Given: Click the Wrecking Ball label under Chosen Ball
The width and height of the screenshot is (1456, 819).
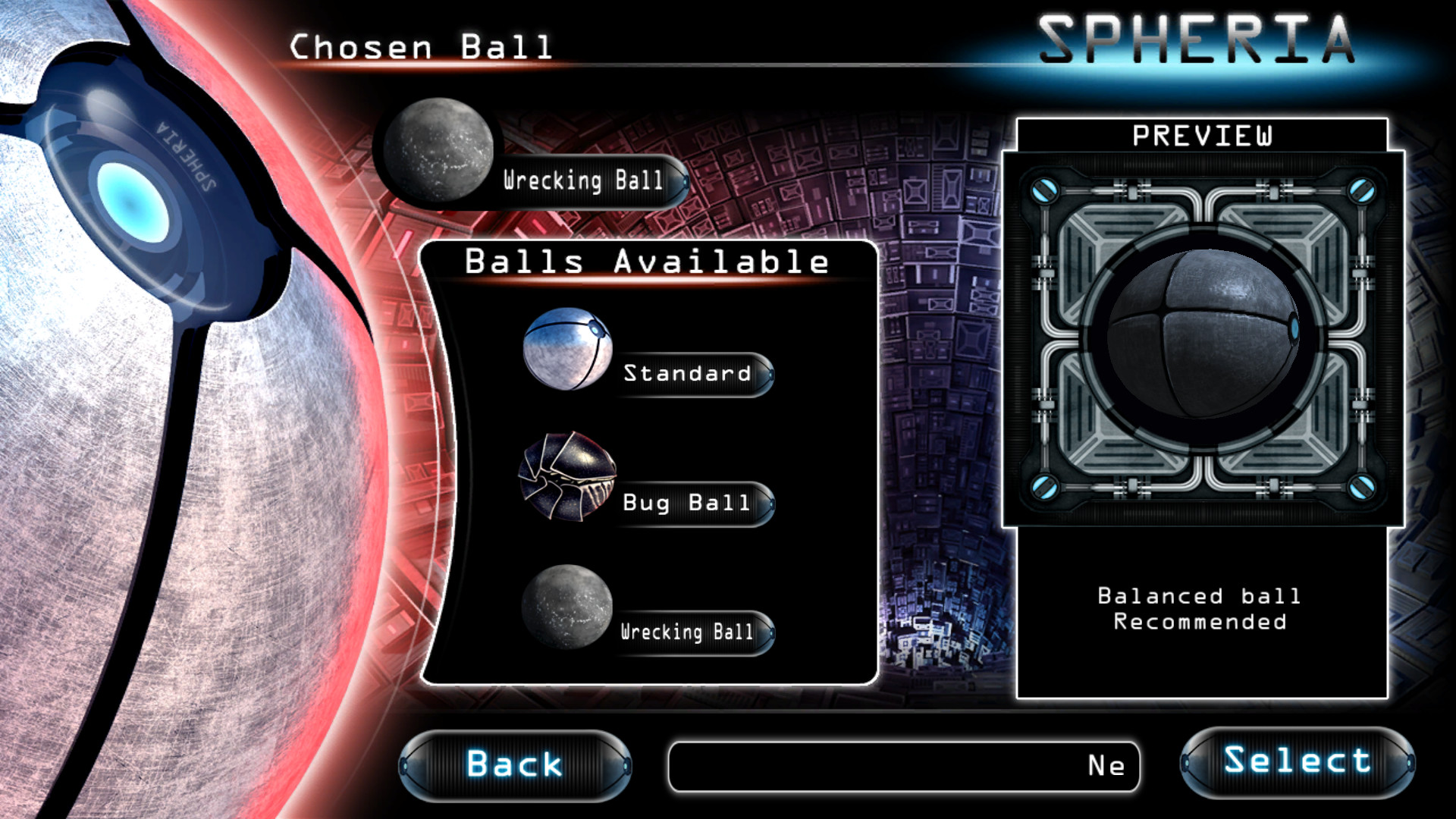Looking at the screenshot, I should coord(582,180).
